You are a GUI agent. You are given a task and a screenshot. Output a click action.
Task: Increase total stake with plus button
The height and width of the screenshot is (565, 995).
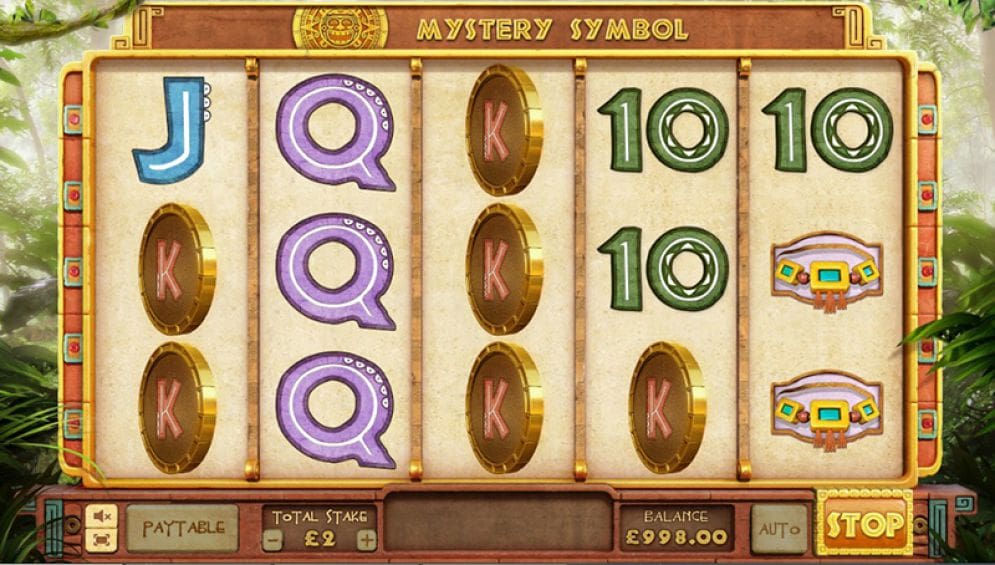pos(367,541)
